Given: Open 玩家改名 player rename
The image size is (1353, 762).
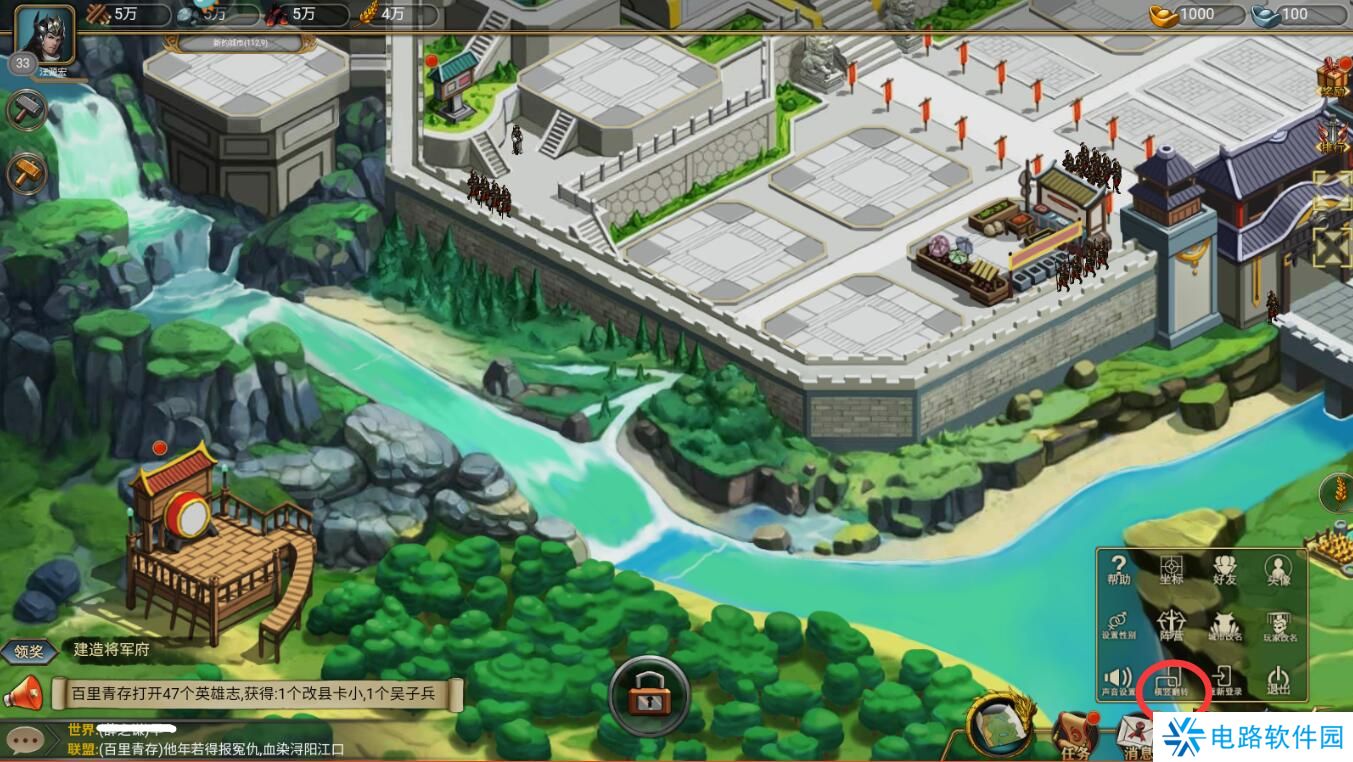Looking at the screenshot, I should pyautogui.click(x=1280, y=627).
